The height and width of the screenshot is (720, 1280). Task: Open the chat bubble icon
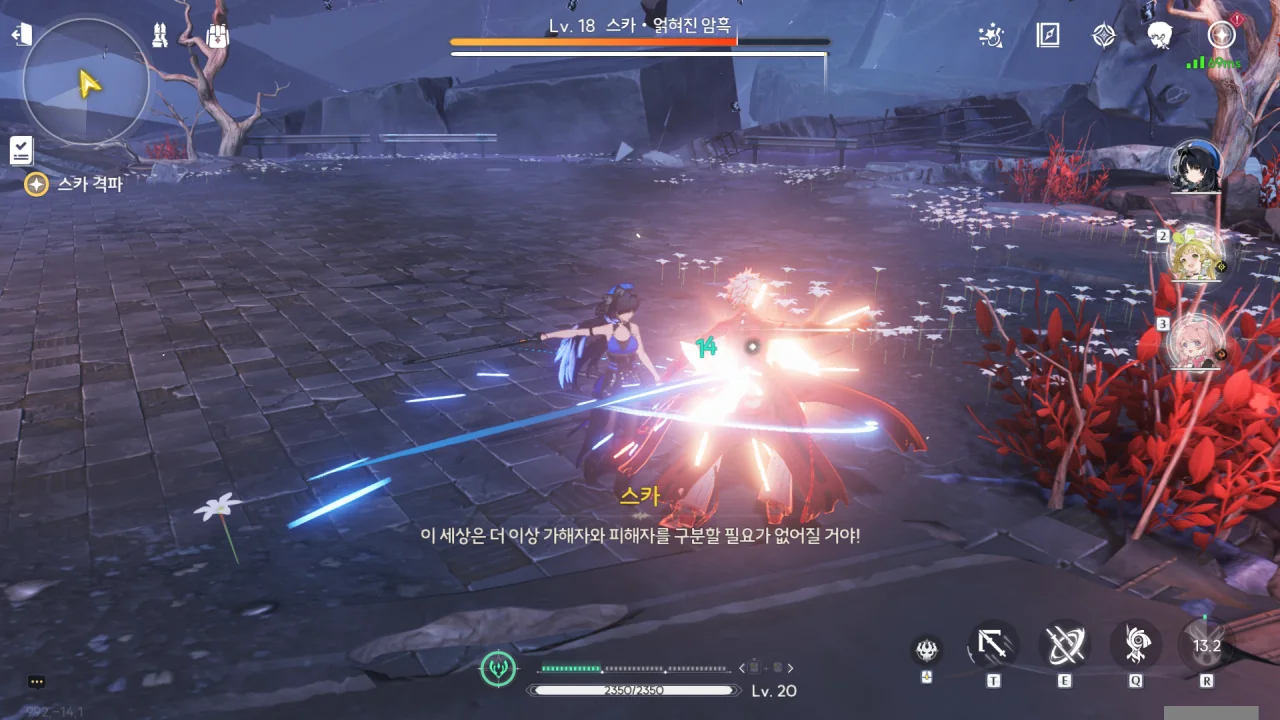pyautogui.click(x=37, y=682)
